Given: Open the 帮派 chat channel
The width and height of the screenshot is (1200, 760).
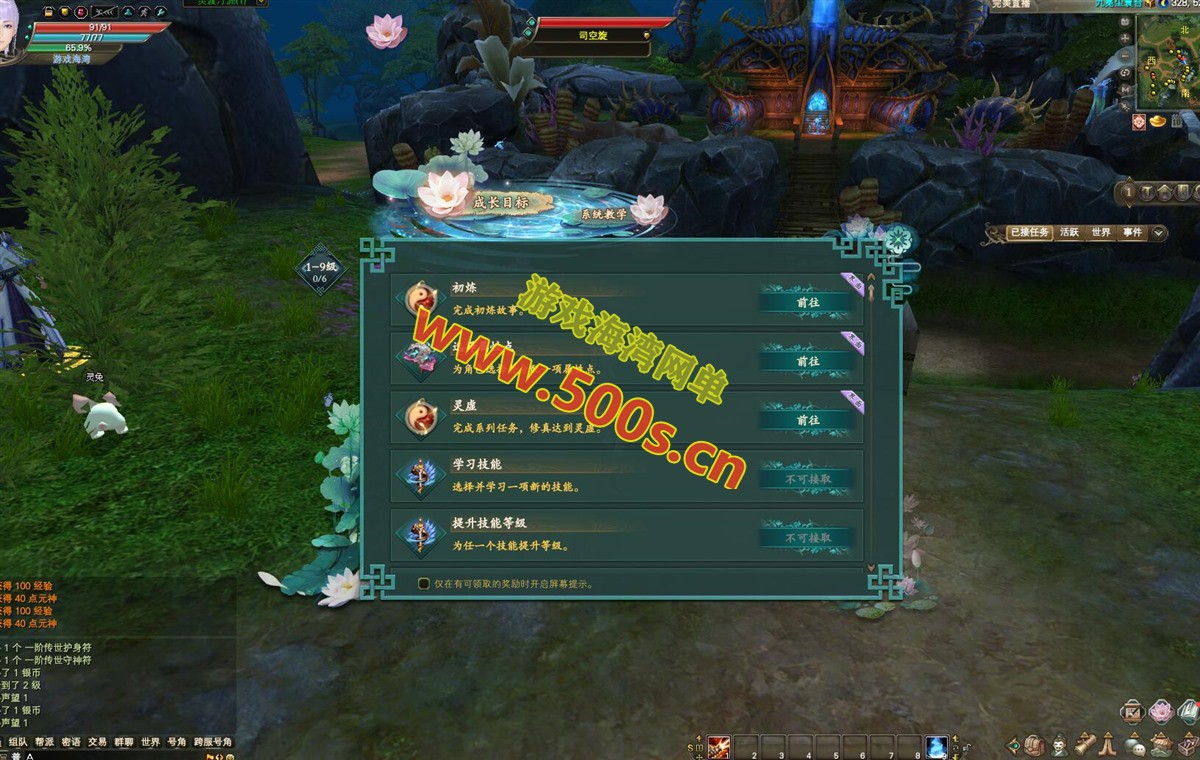Looking at the screenshot, I should (x=44, y=742).
